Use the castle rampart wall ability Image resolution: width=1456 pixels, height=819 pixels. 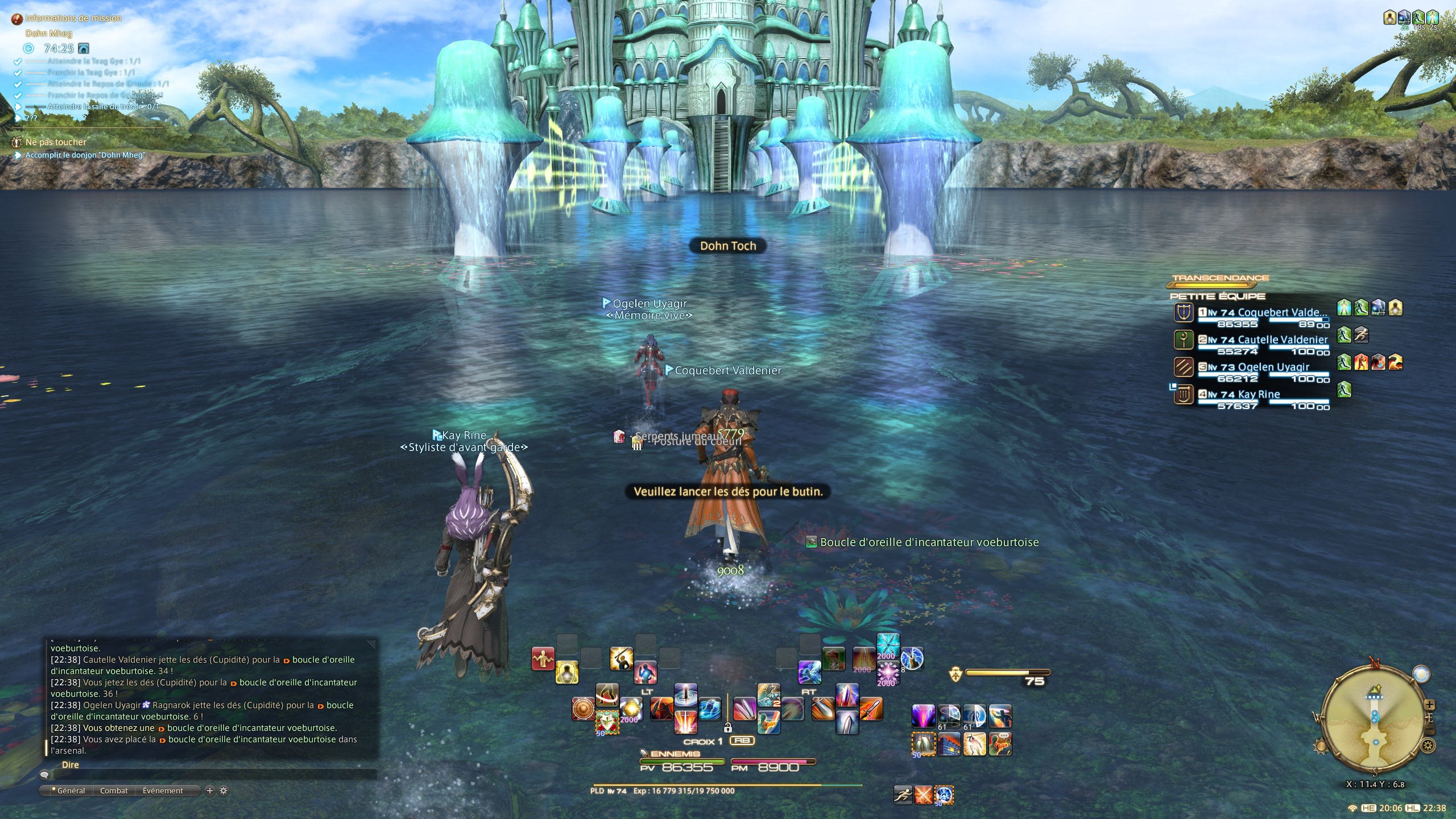click(x=949, y=744)
